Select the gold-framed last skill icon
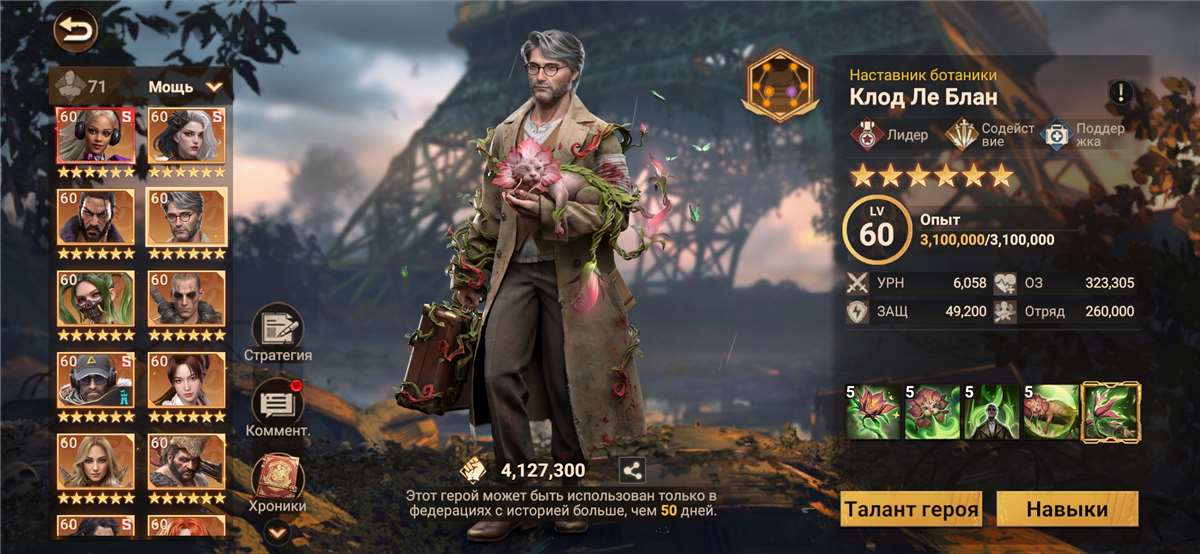Viewport: 1200px width, 554px height. tap(1111, 412)
